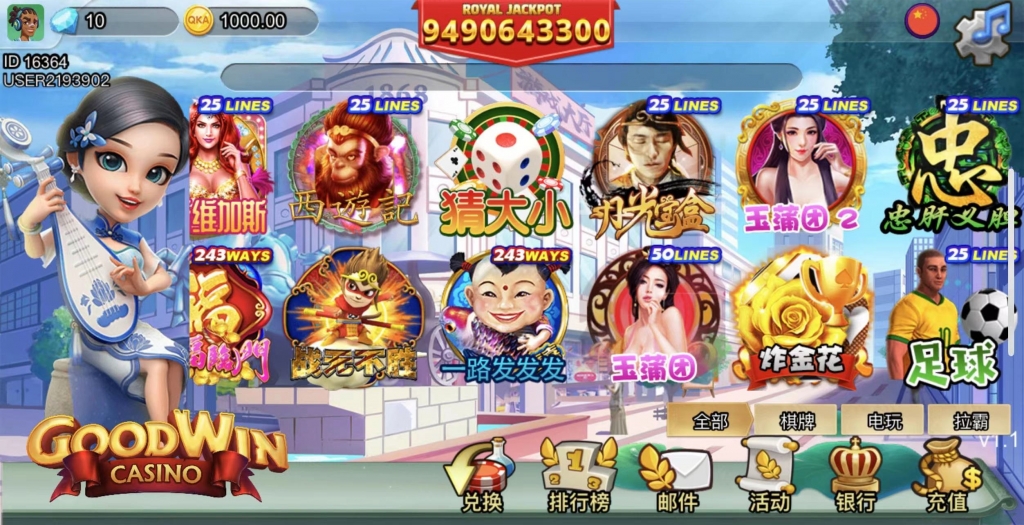Switch to the 电玩 arcade tab
The image size is (1024, 525).
[x=882, y=420]
